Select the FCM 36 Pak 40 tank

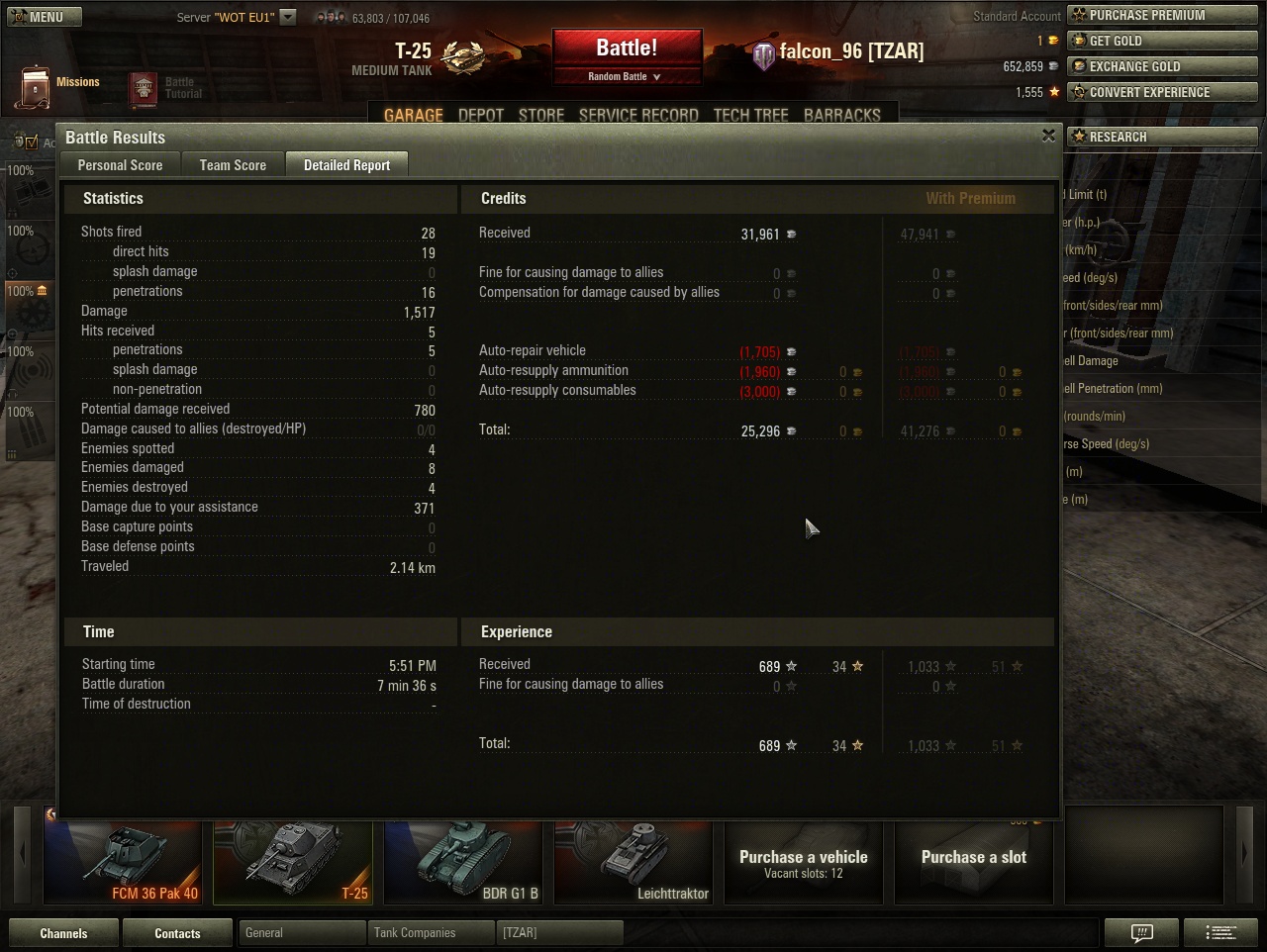tap(123, 862)
